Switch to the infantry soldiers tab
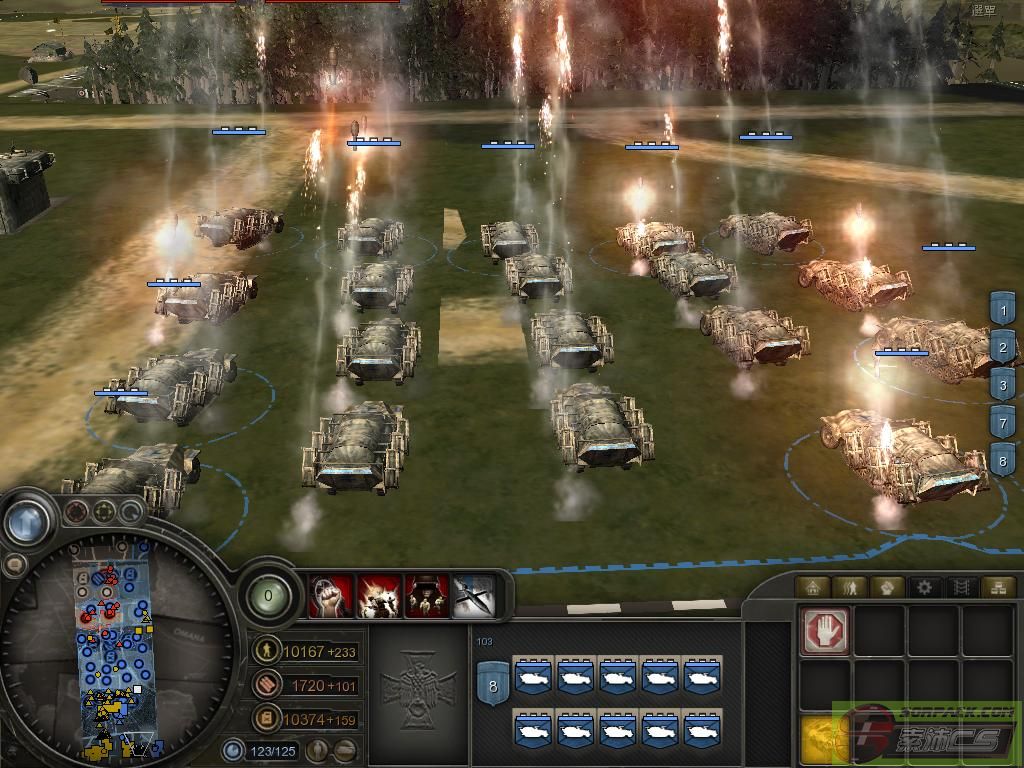Image resolution: width=1024 pixels, height=768 pixels. pos(849,587)
